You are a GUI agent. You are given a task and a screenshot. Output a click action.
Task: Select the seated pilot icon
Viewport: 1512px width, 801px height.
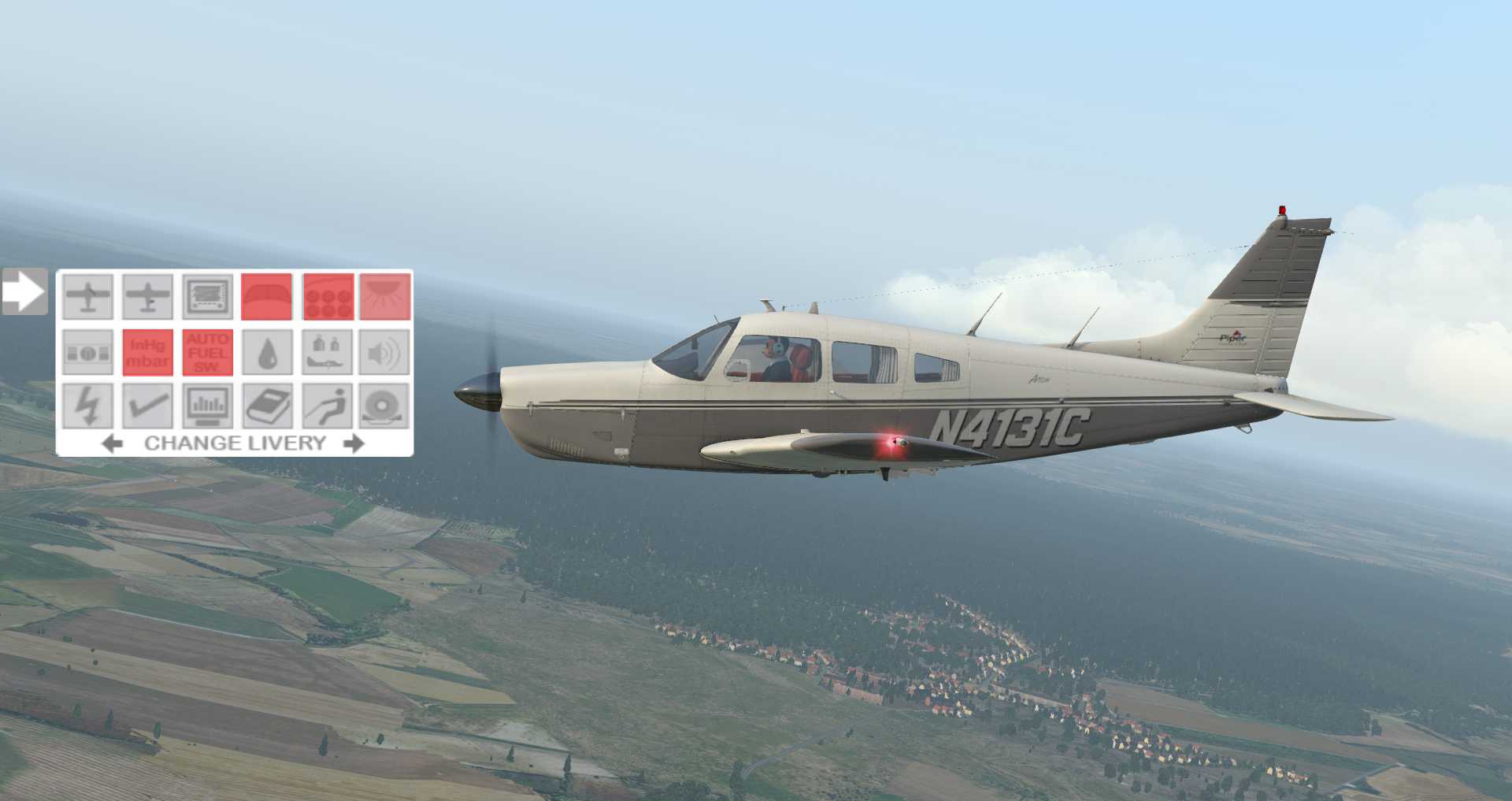tap(327, 406)
